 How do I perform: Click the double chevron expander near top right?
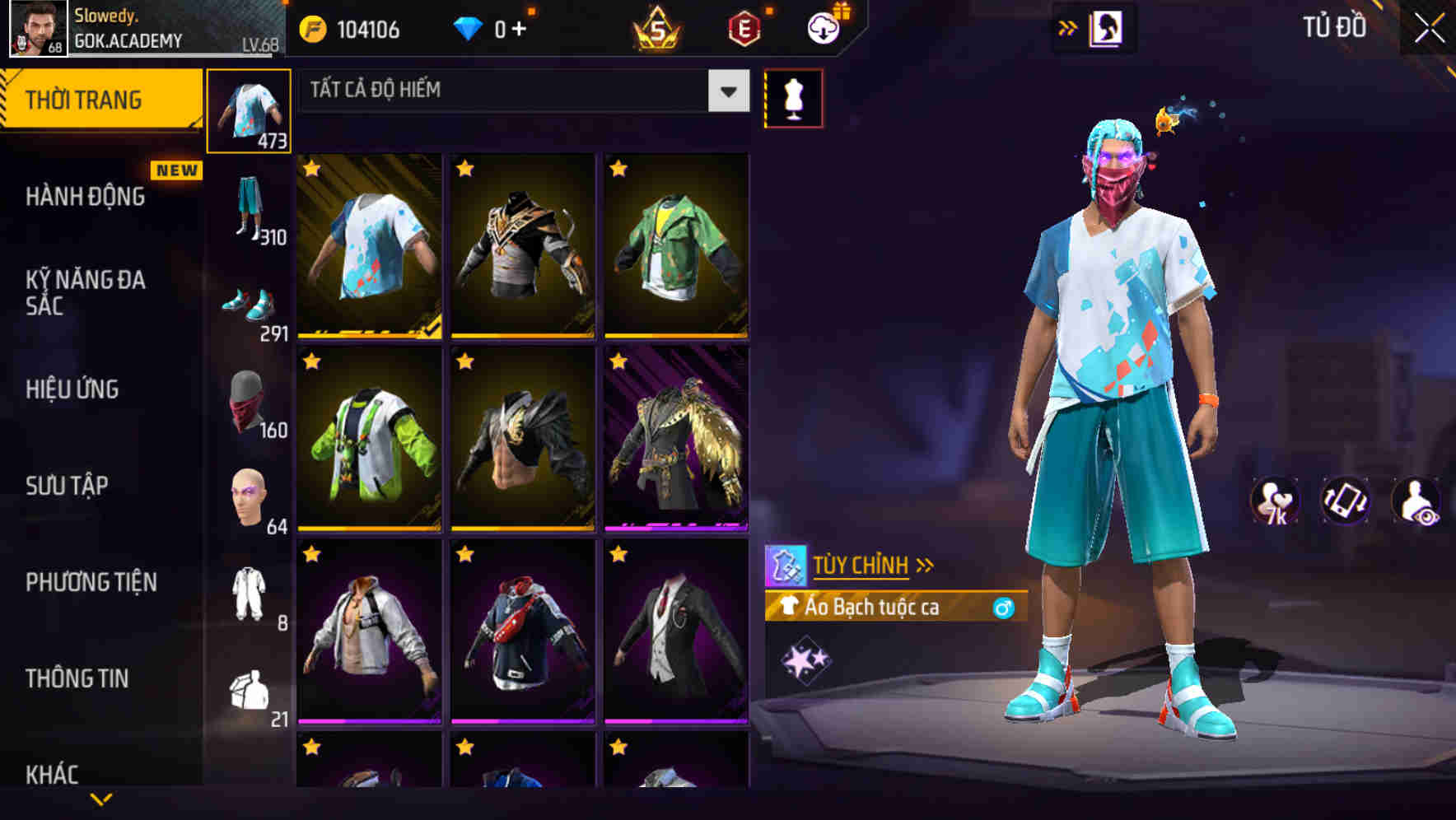(x=1067, y=27)
